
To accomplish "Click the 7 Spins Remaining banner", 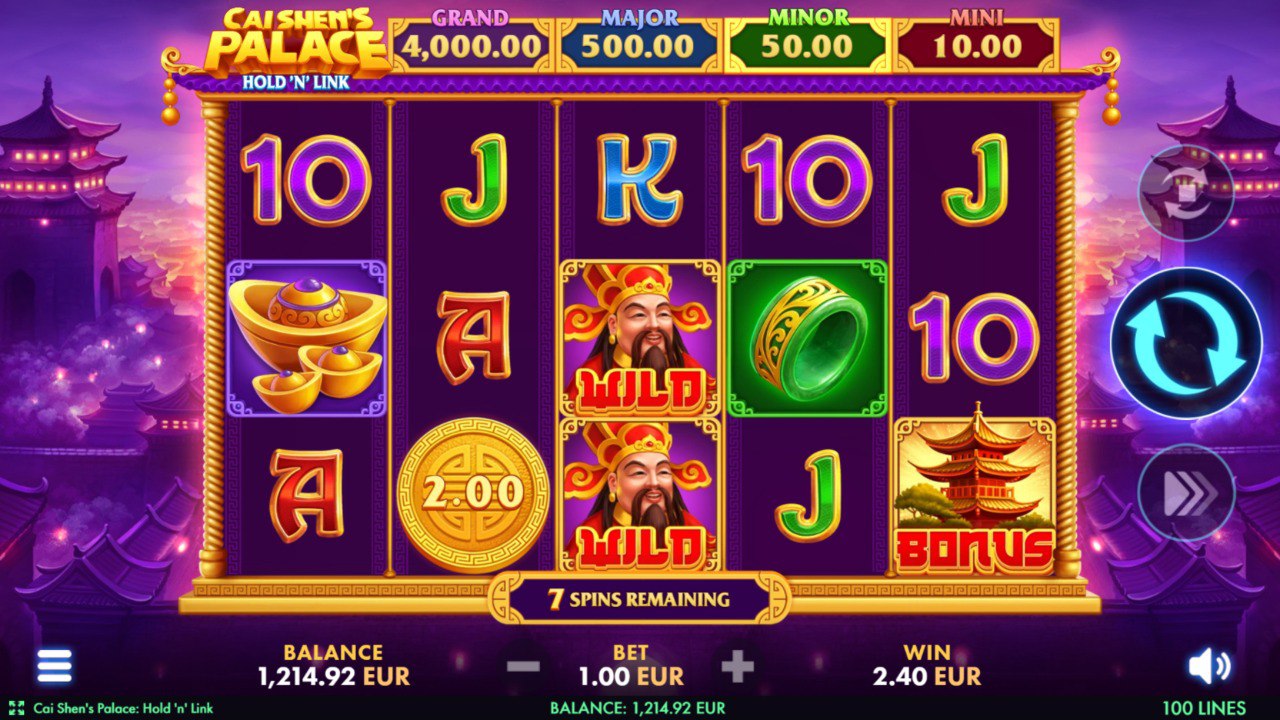I will click(x=640, y=597).
